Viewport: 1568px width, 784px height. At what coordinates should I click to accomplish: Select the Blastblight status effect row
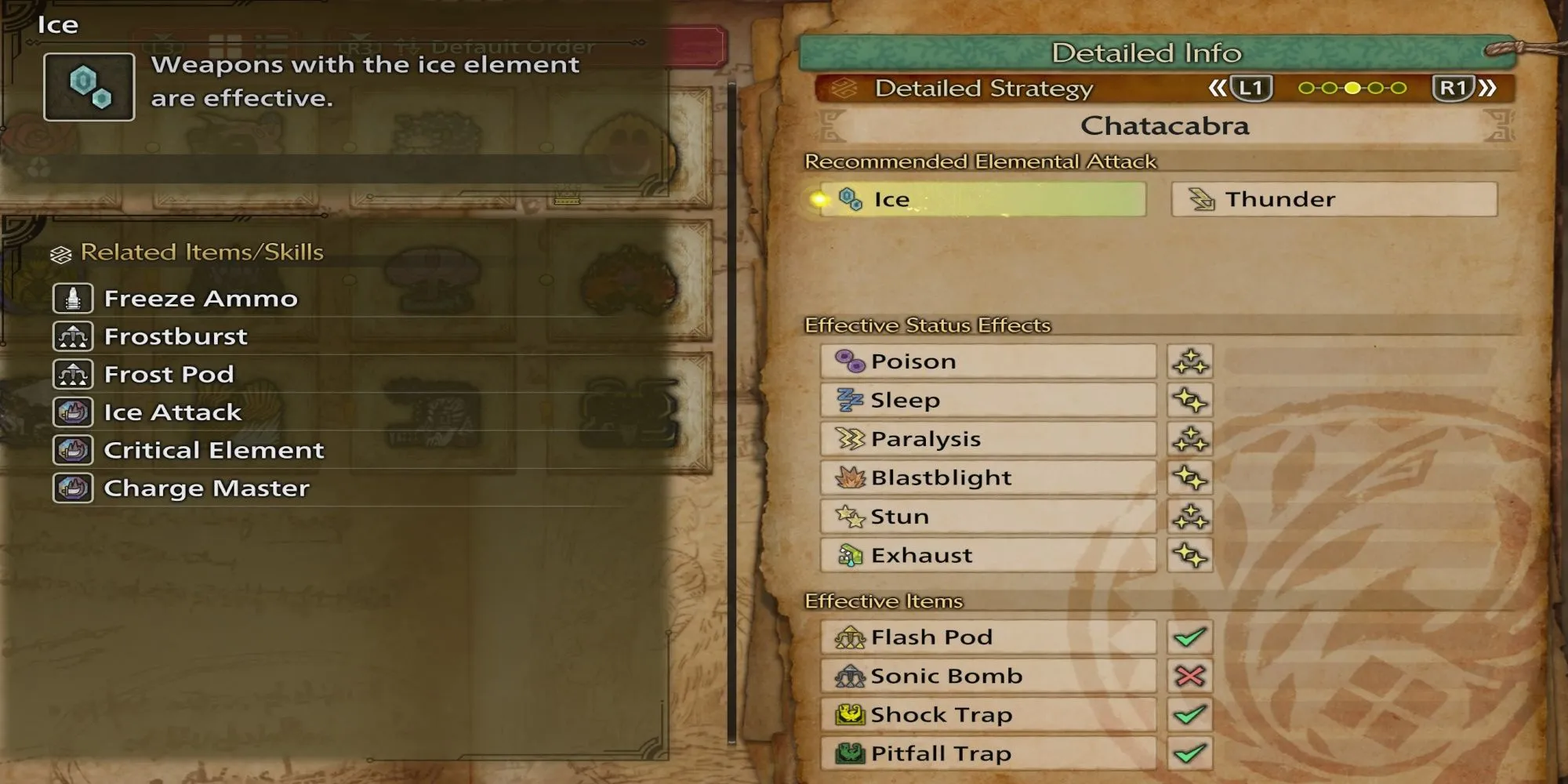[x=988, y=477]
